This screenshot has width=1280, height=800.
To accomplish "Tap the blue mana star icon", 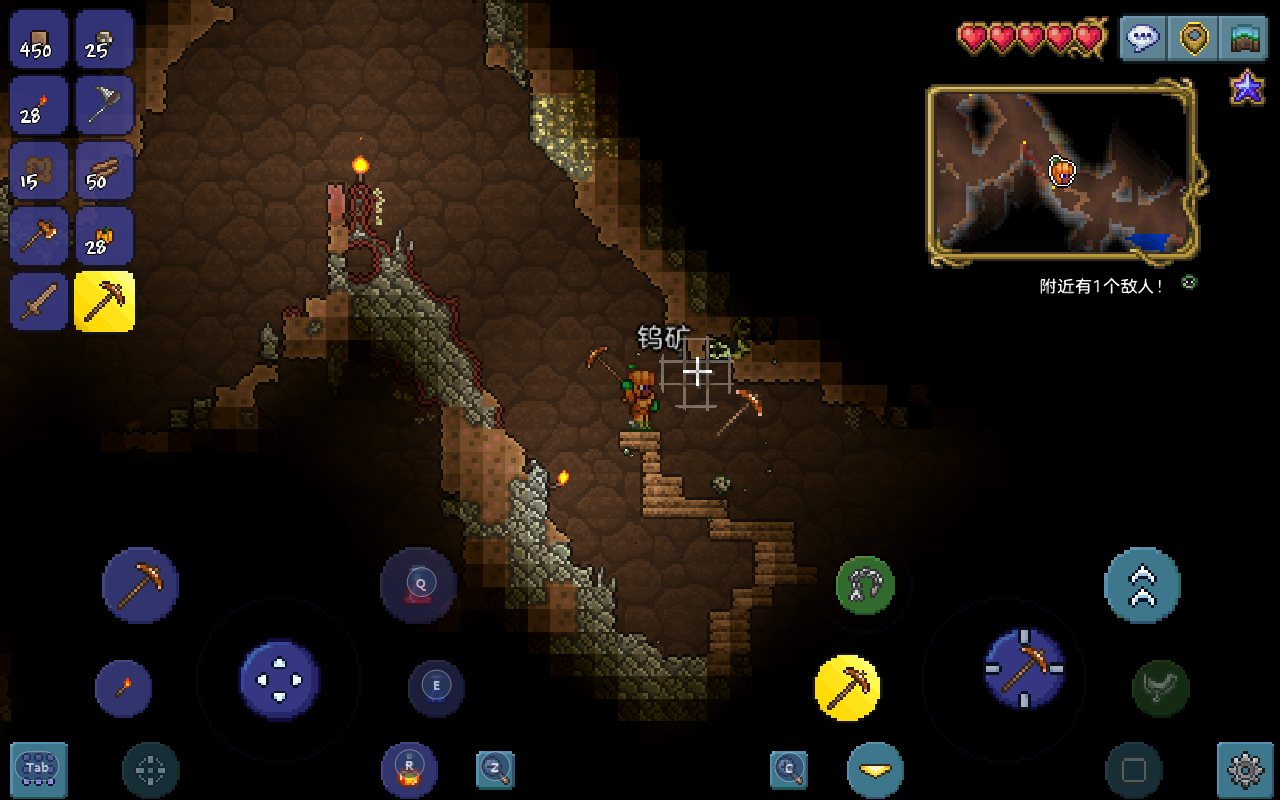I will click(x=1246, y=88).
